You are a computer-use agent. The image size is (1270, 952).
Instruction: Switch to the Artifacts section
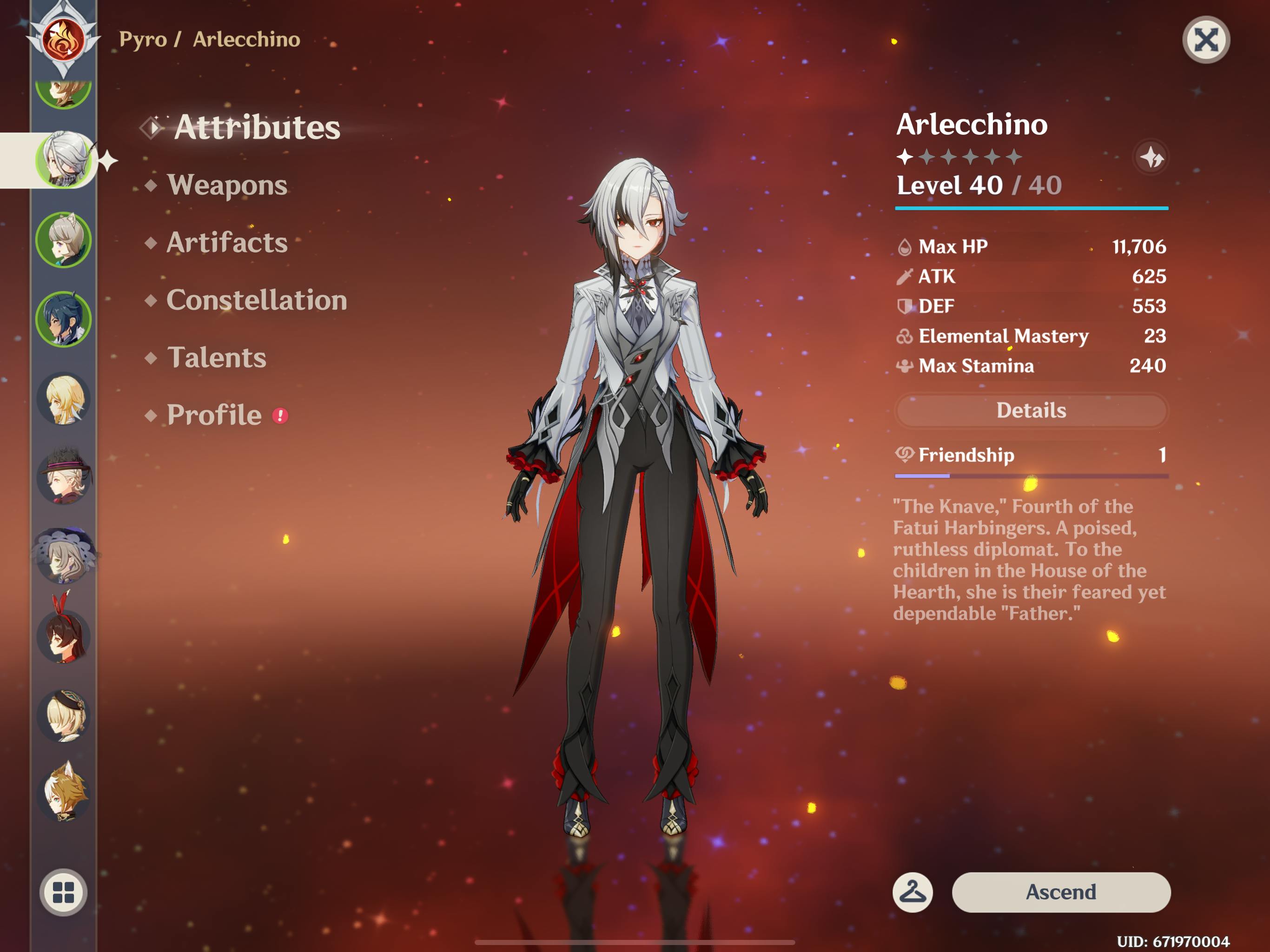coord(226,243)
